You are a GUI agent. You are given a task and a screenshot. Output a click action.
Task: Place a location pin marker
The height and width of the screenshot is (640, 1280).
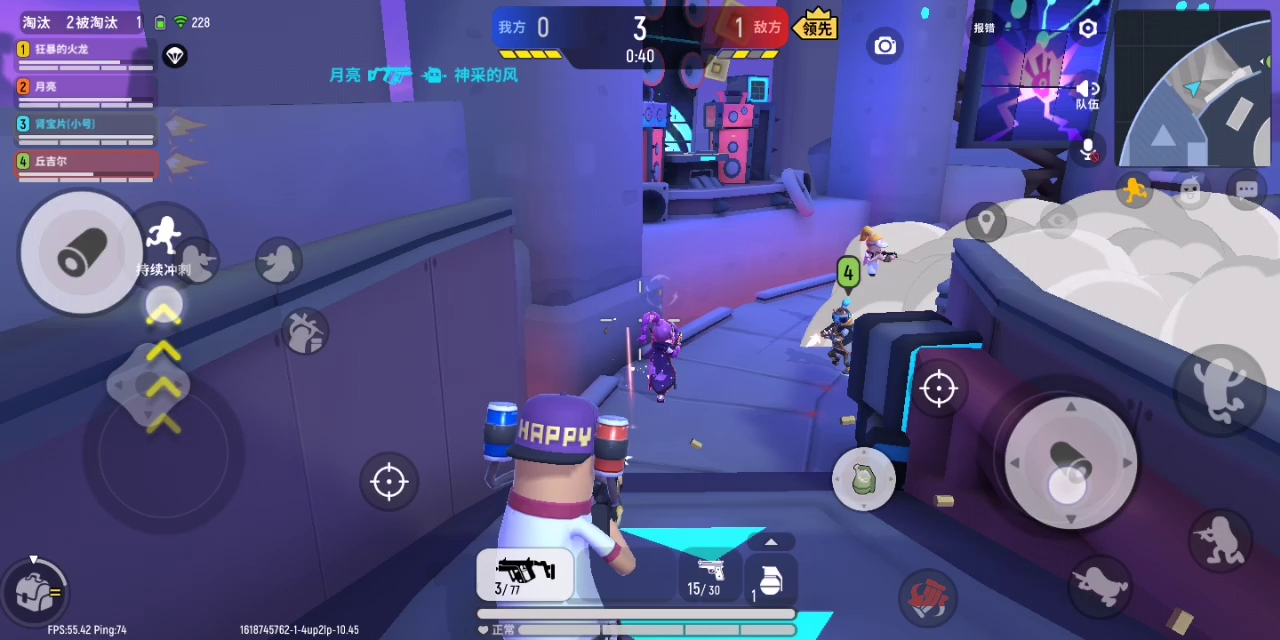click(x=986, y=221)
